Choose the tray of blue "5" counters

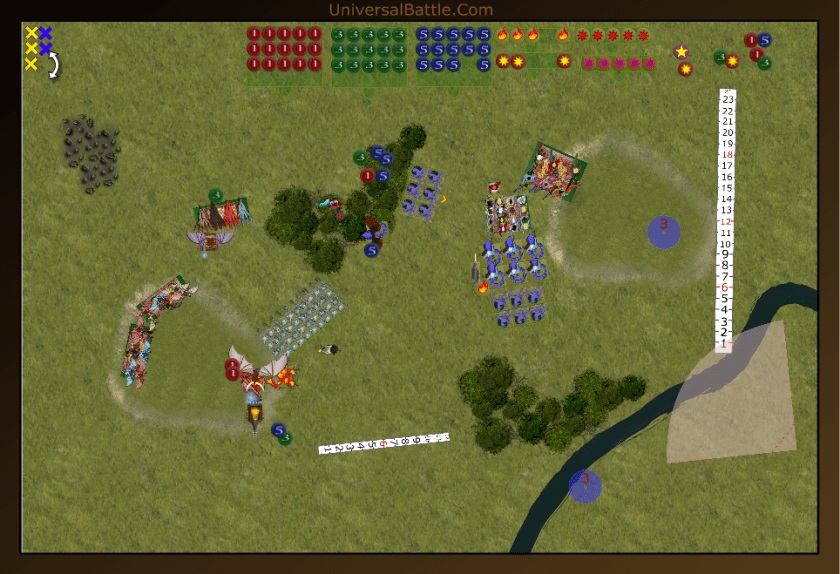coord(454,49)
